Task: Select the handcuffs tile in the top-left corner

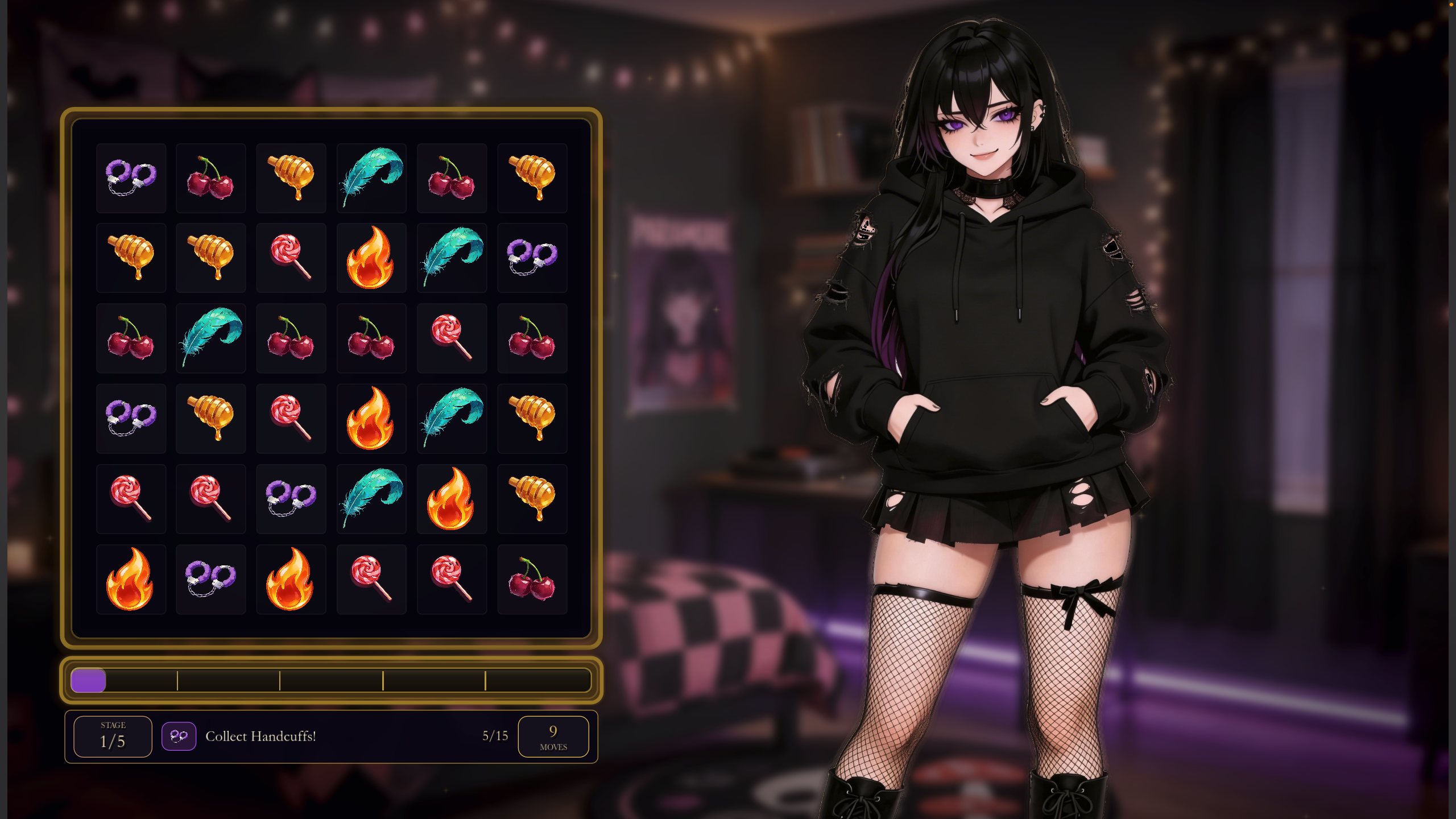Action: 131,177
